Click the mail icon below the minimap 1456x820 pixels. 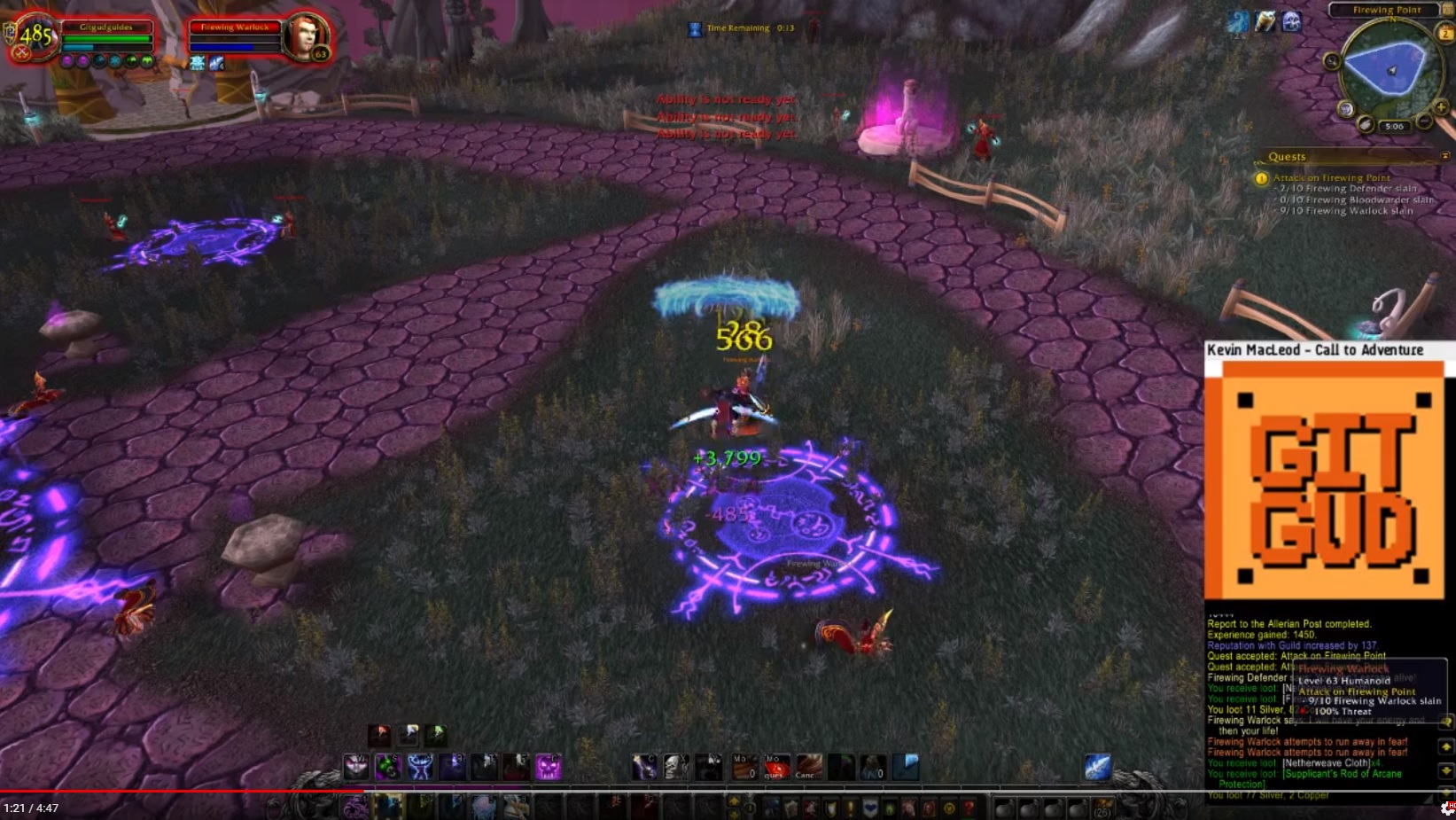point(1366,125)
